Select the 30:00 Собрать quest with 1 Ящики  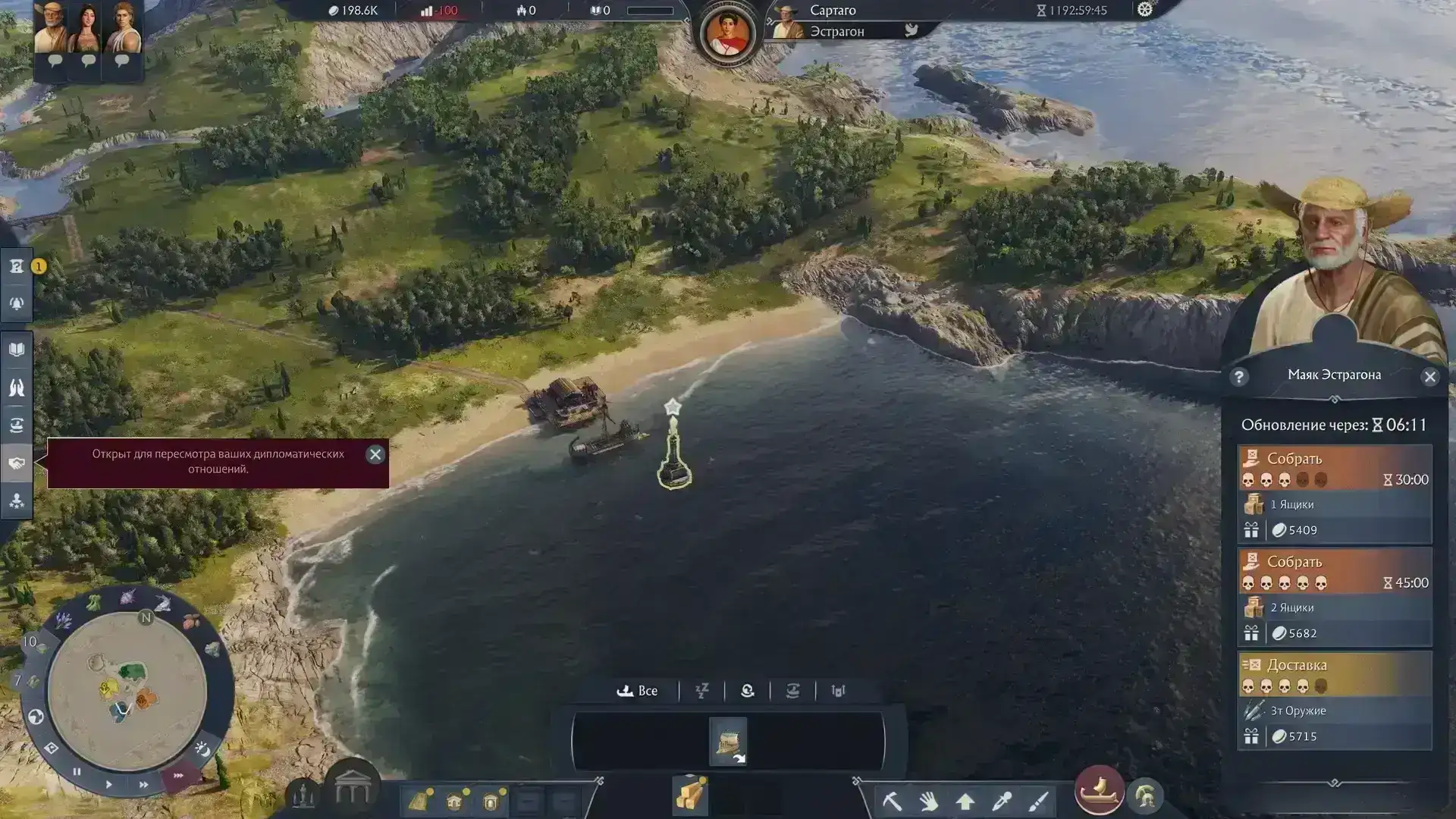(1335, 494)
